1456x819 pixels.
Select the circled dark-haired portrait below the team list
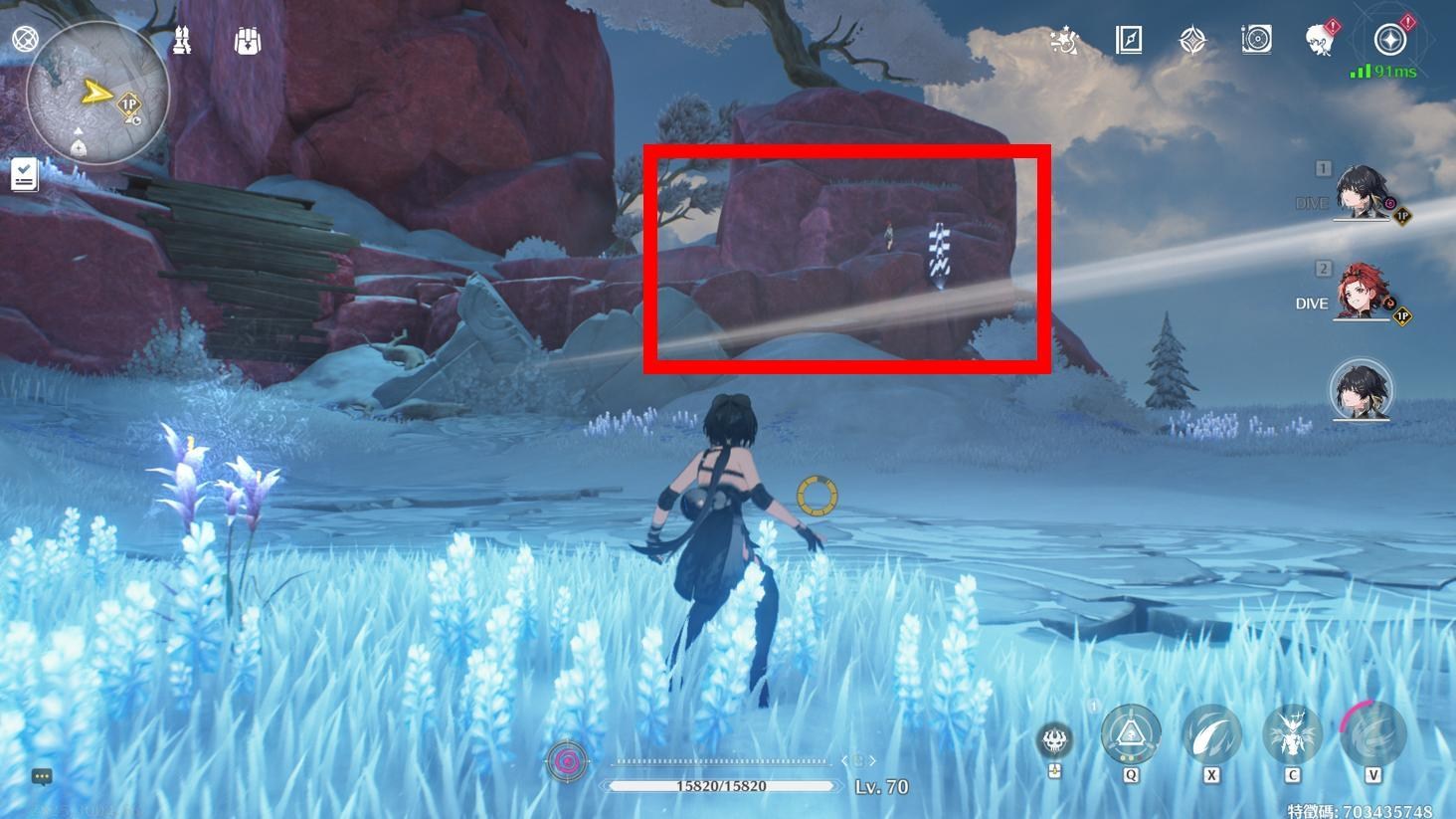pos(1361,389)
